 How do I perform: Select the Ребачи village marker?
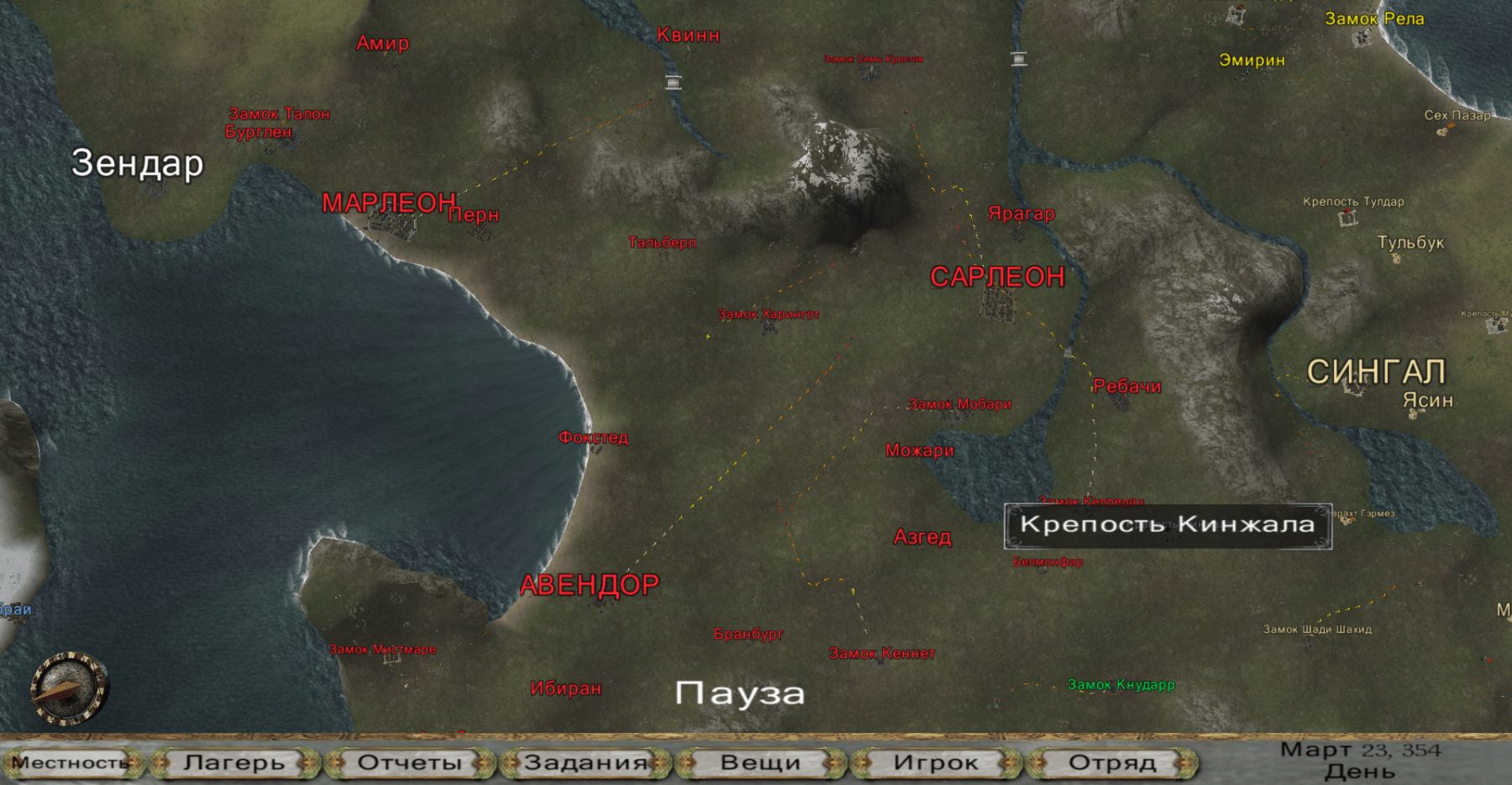pos(1126,387)
